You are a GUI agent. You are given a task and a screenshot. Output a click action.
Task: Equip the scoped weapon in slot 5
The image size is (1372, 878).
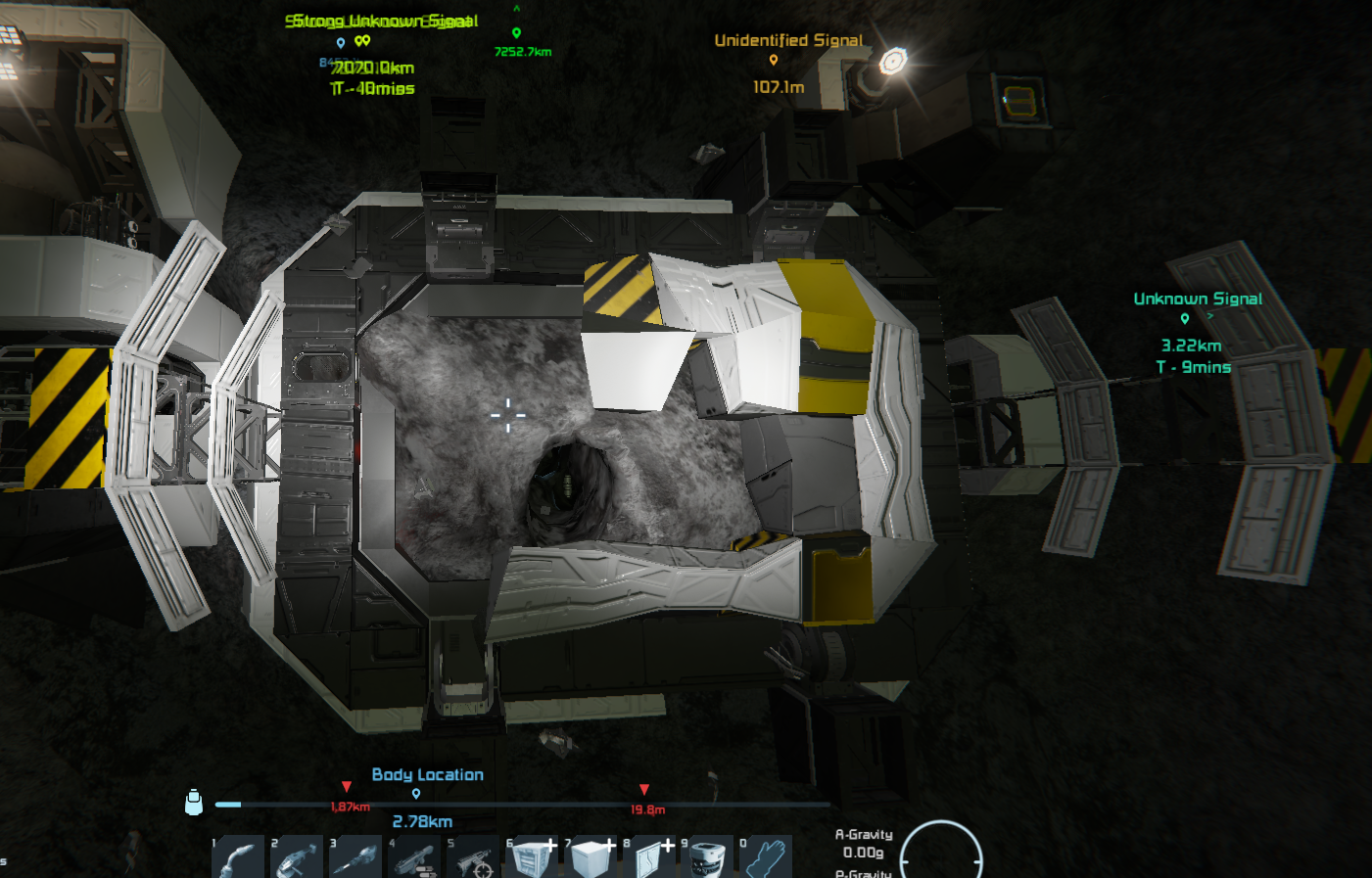[473, 858]
